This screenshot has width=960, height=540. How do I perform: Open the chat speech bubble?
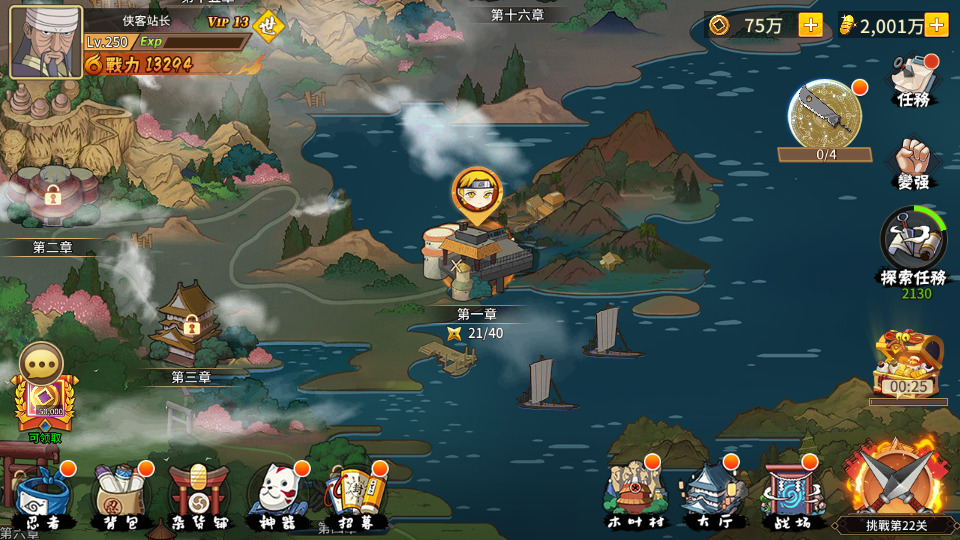click(x=42, y=363)
